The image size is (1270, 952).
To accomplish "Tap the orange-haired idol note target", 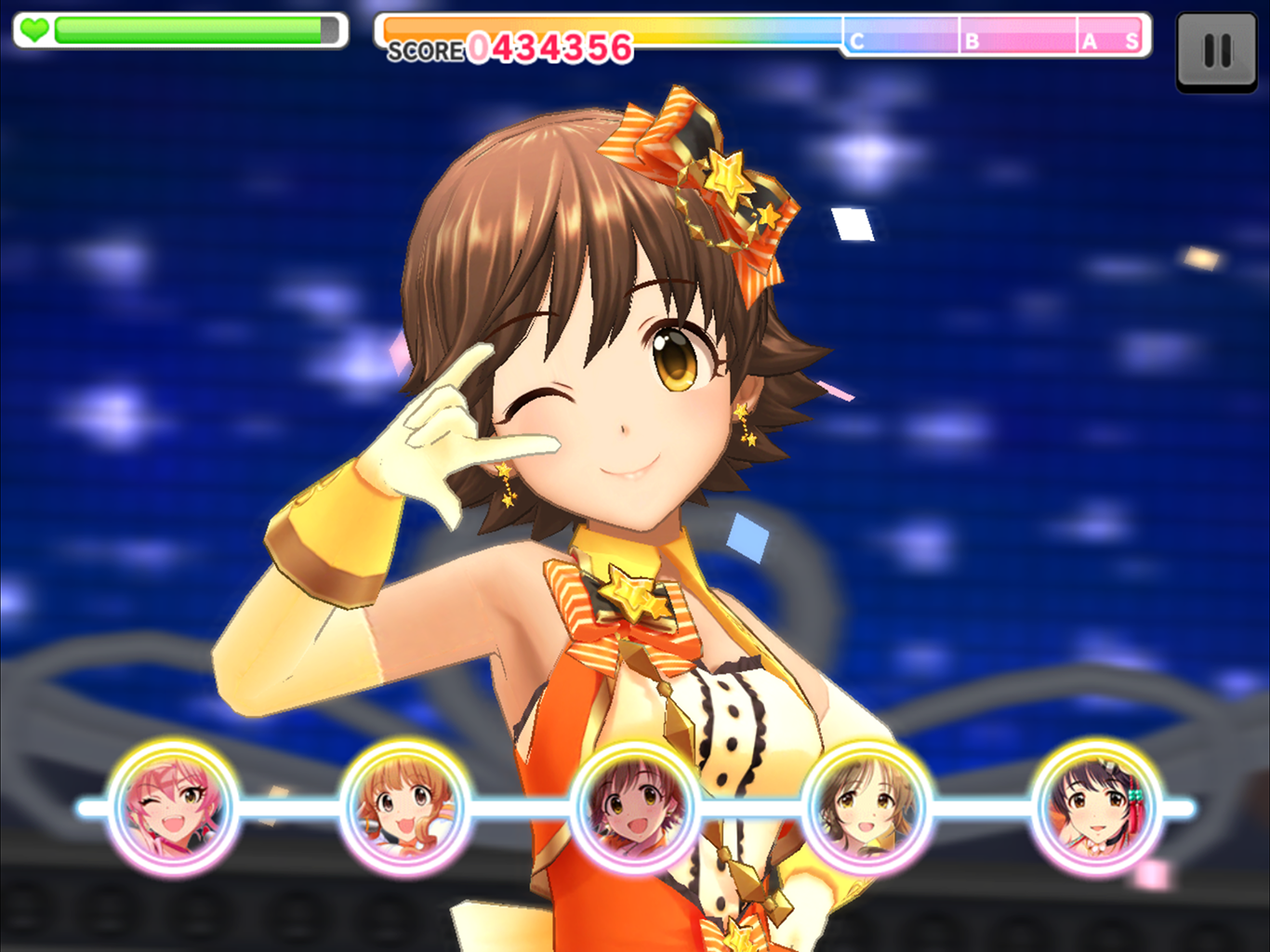I will pos(404,806).
